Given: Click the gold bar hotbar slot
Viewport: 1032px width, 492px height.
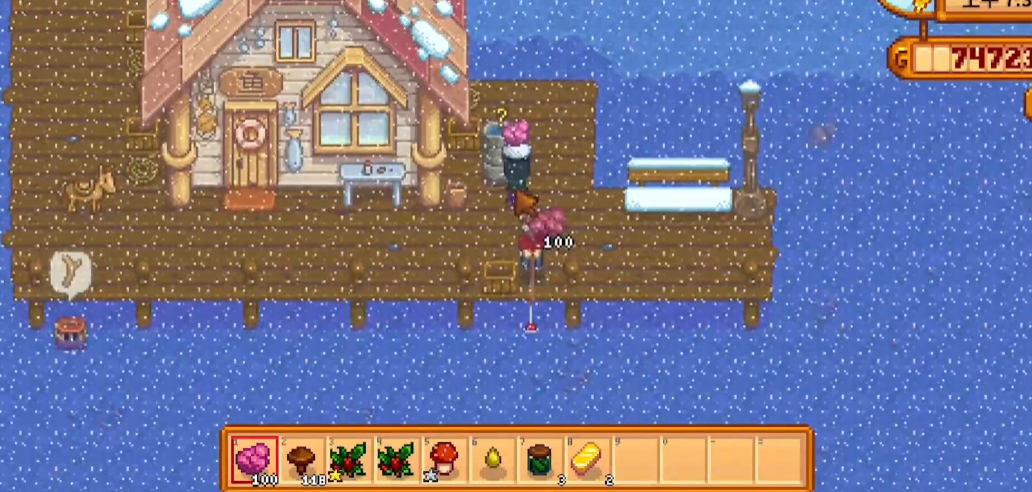Looking at the screenshot, I should [x=585, y=460].
